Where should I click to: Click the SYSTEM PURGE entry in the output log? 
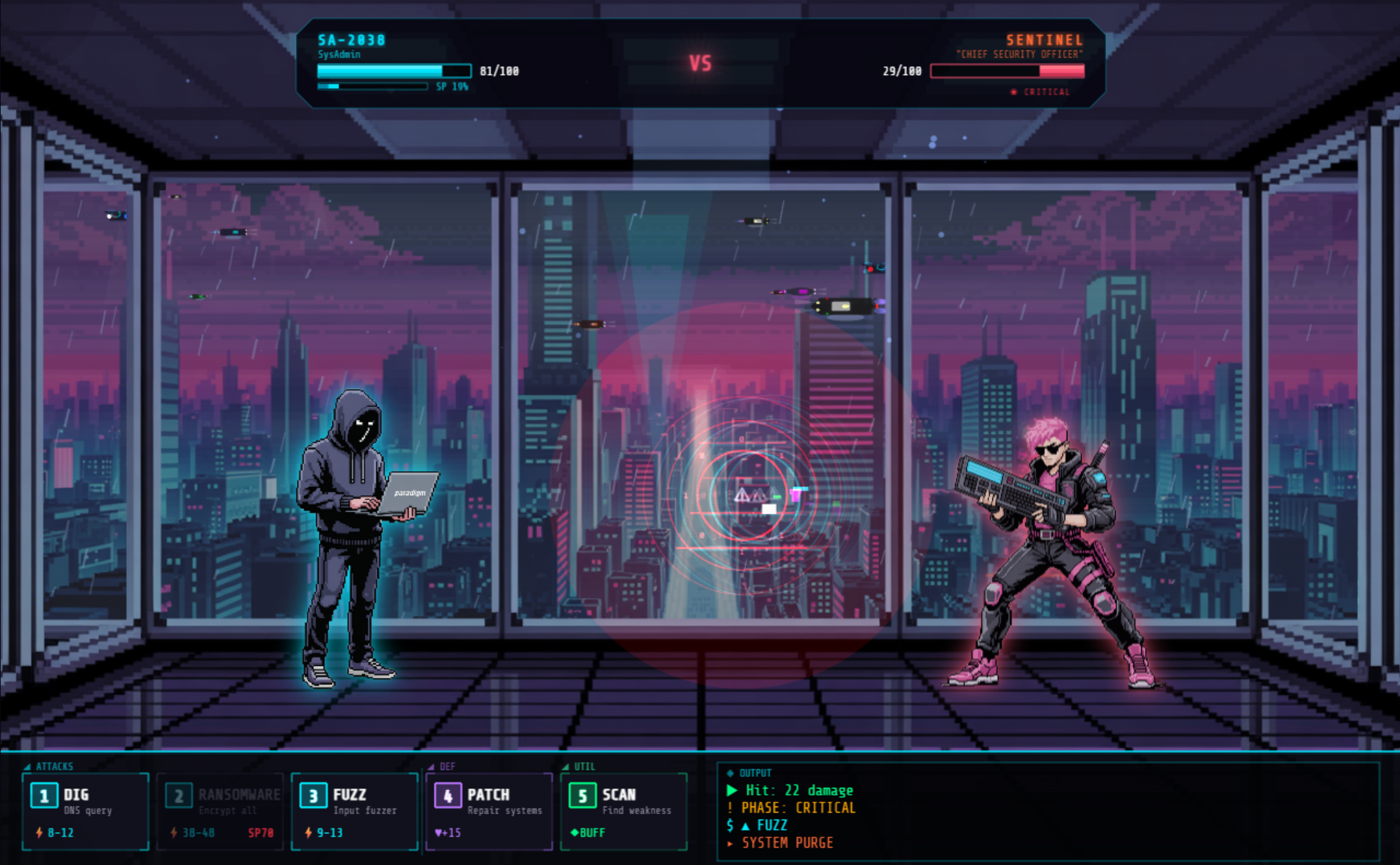[x=786, y=842]
